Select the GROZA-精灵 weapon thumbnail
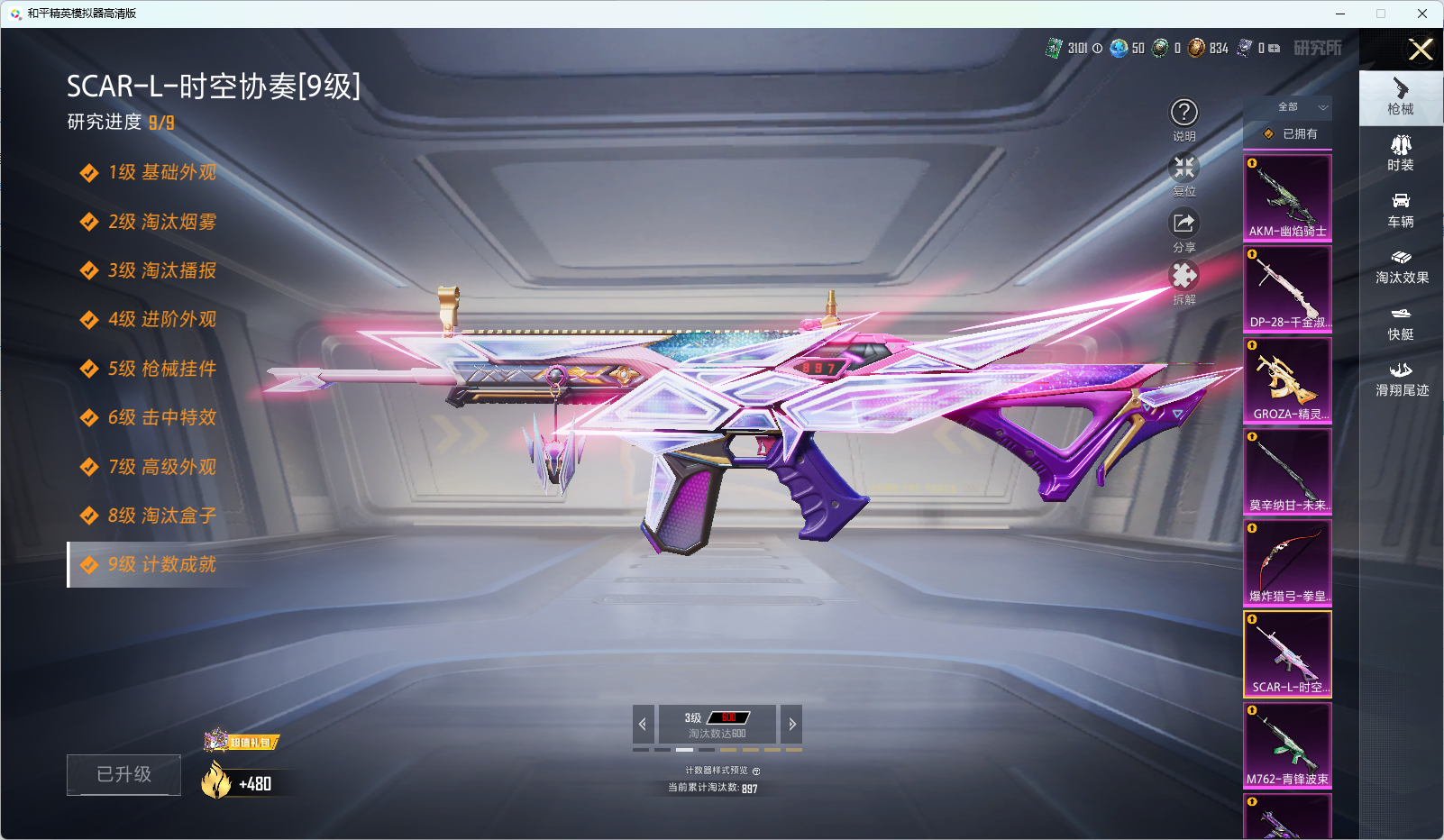Screen dimensions: 1444x840 coord(1287,380)
